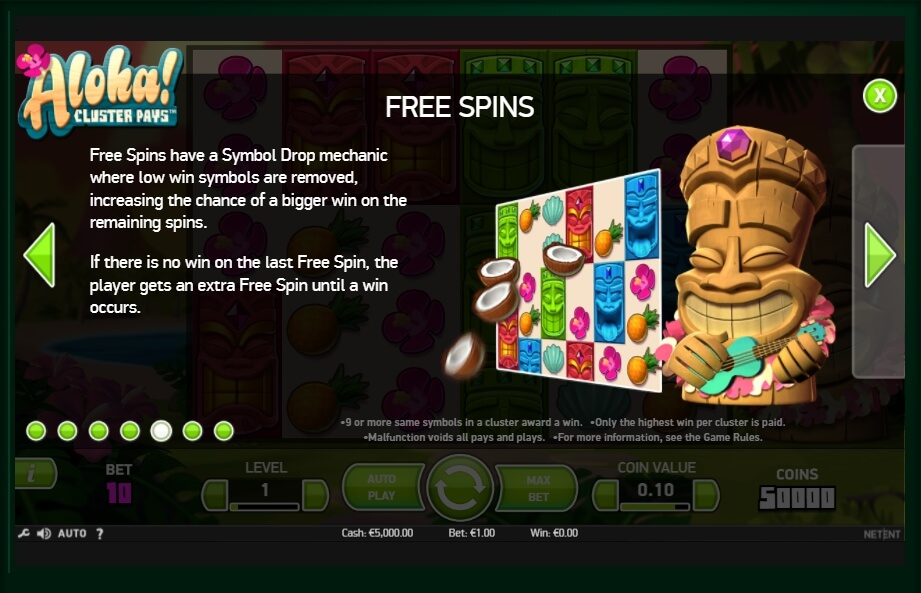Set the Max Bet
The image size is (921, 593).
pos(539,488)
